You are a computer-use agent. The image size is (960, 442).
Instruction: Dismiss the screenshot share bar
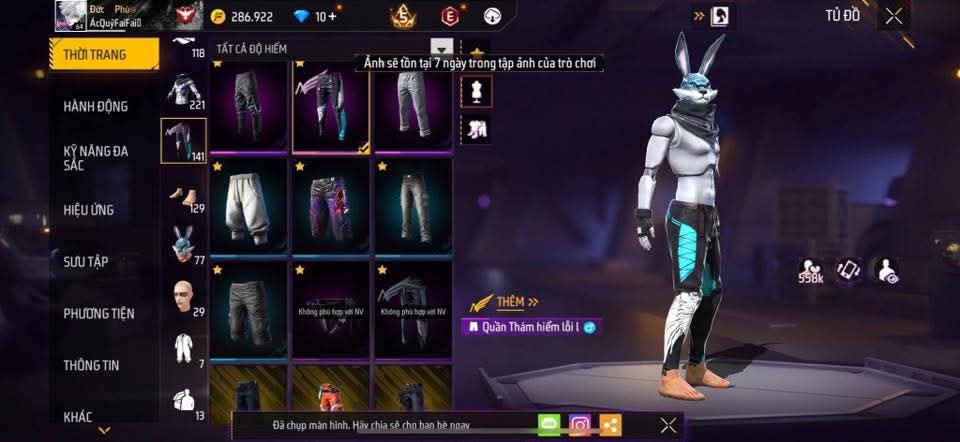668,425
